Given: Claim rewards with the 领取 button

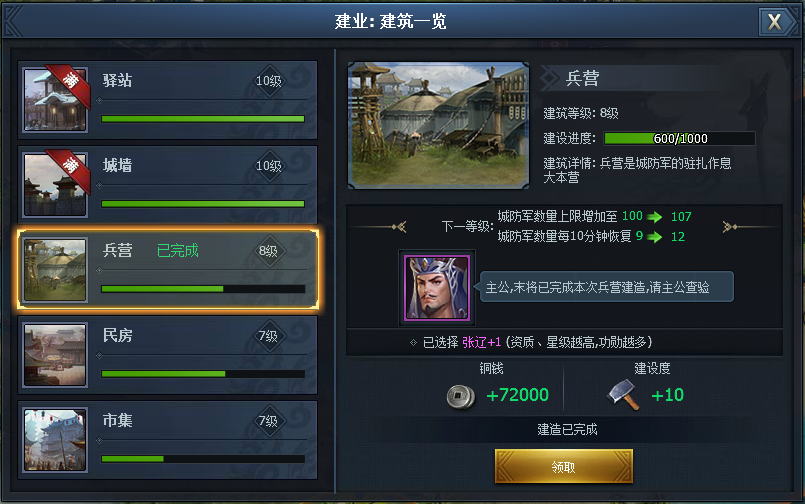Looking at the screenshot, I should pyautogui.click(x=564, y=467).
